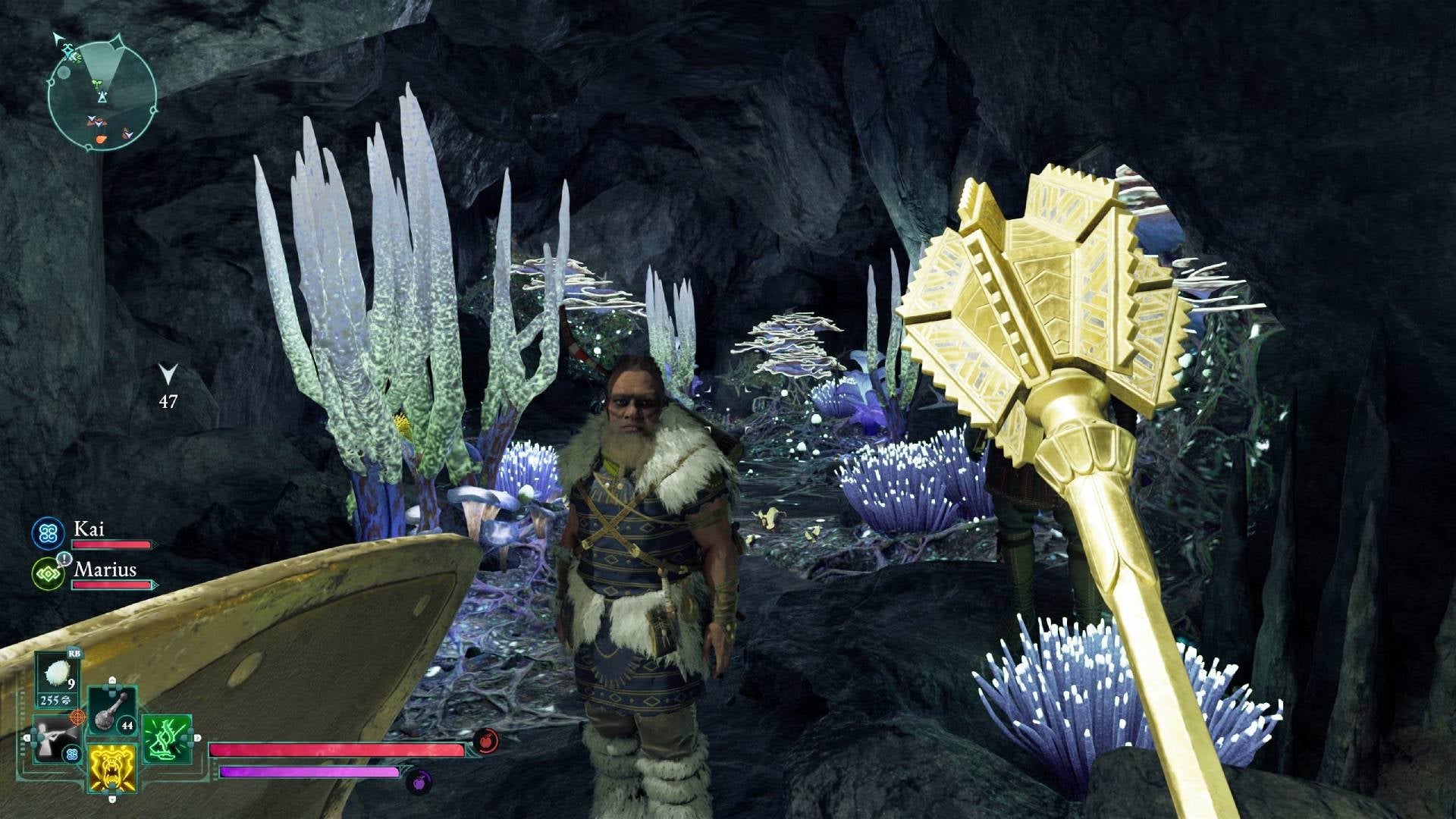Select the orange marker on the minimap
The height and width of the screenshot is (819, 1456).
point(102,140)
